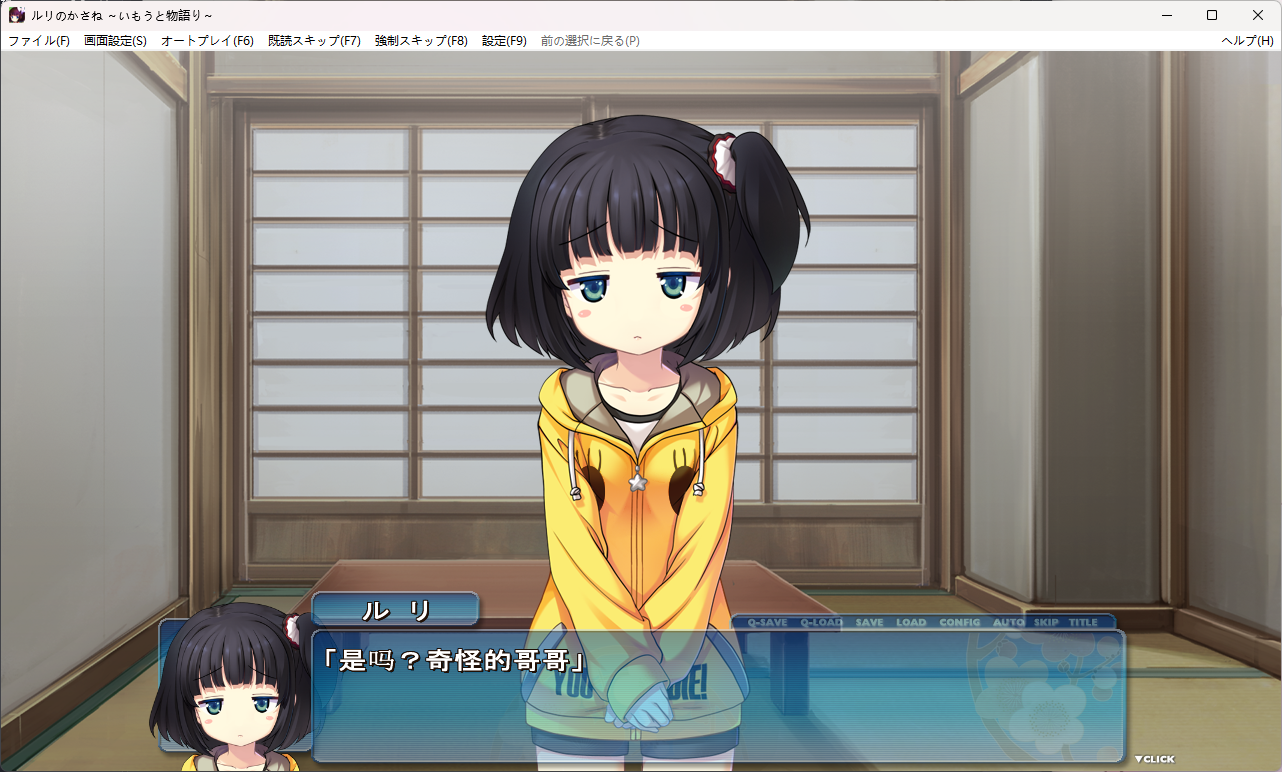The width and height of the screenshot is (1282, 772).
Task: Open the ヘルプ(H) menu
Action: click(x=1247, y=41)
